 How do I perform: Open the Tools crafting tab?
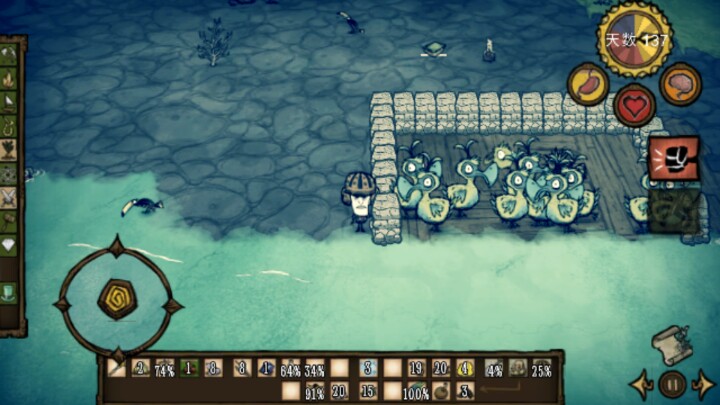tap(9, 52)
